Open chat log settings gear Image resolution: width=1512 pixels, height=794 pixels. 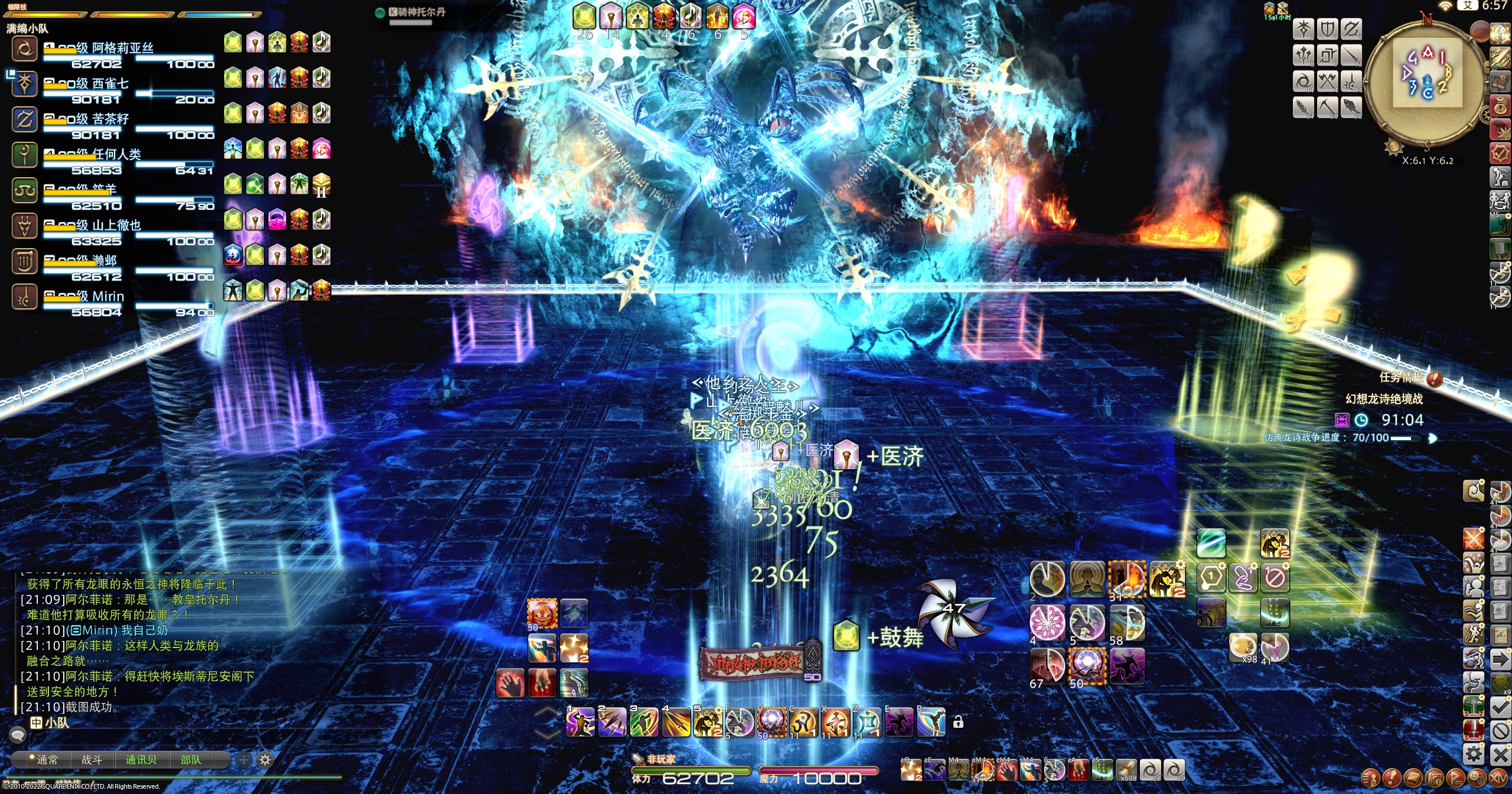(265, 760)
